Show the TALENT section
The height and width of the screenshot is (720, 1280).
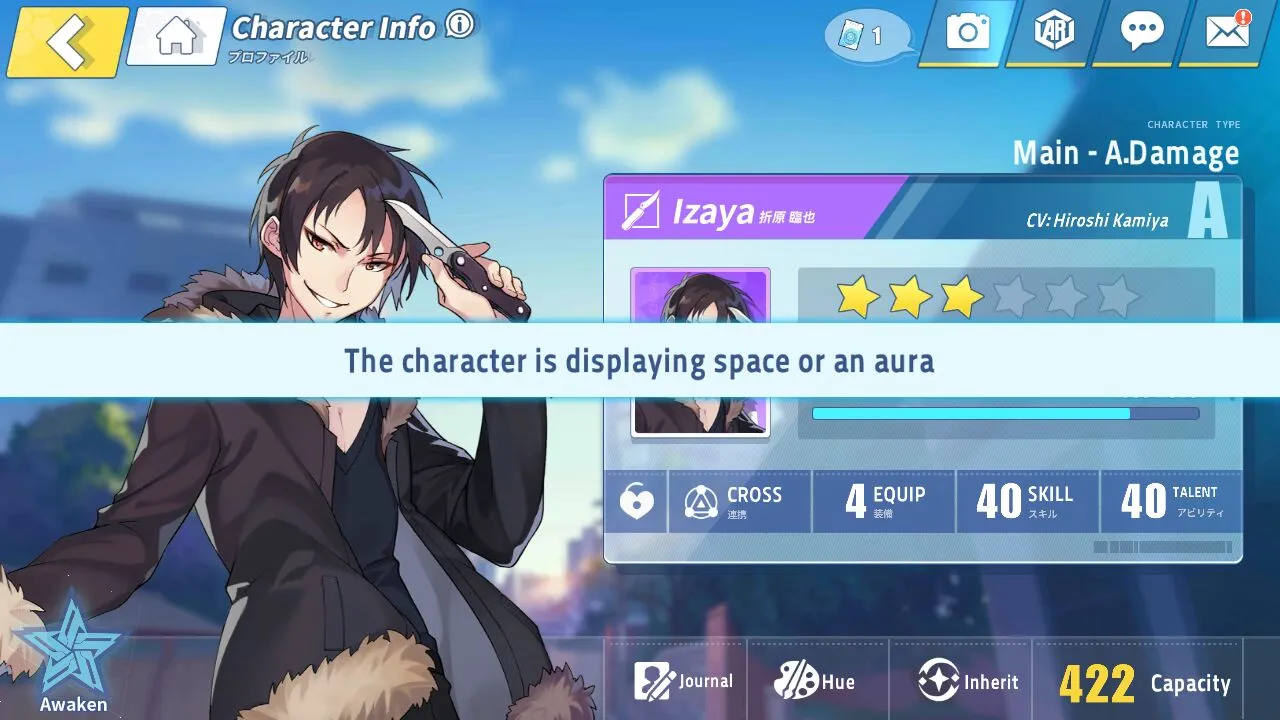(1171, 501)
